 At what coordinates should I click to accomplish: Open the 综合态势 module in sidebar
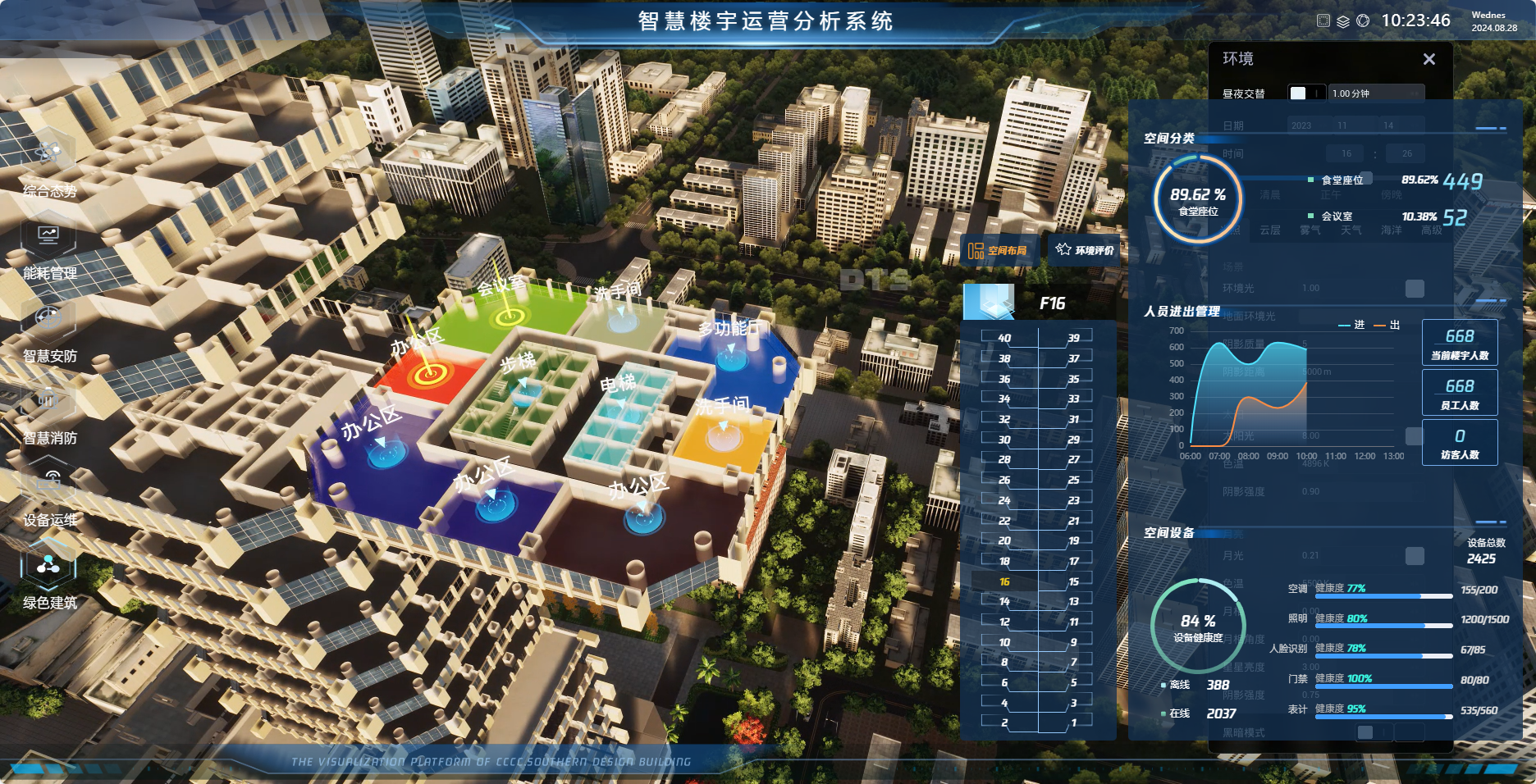tap(48, 160)
